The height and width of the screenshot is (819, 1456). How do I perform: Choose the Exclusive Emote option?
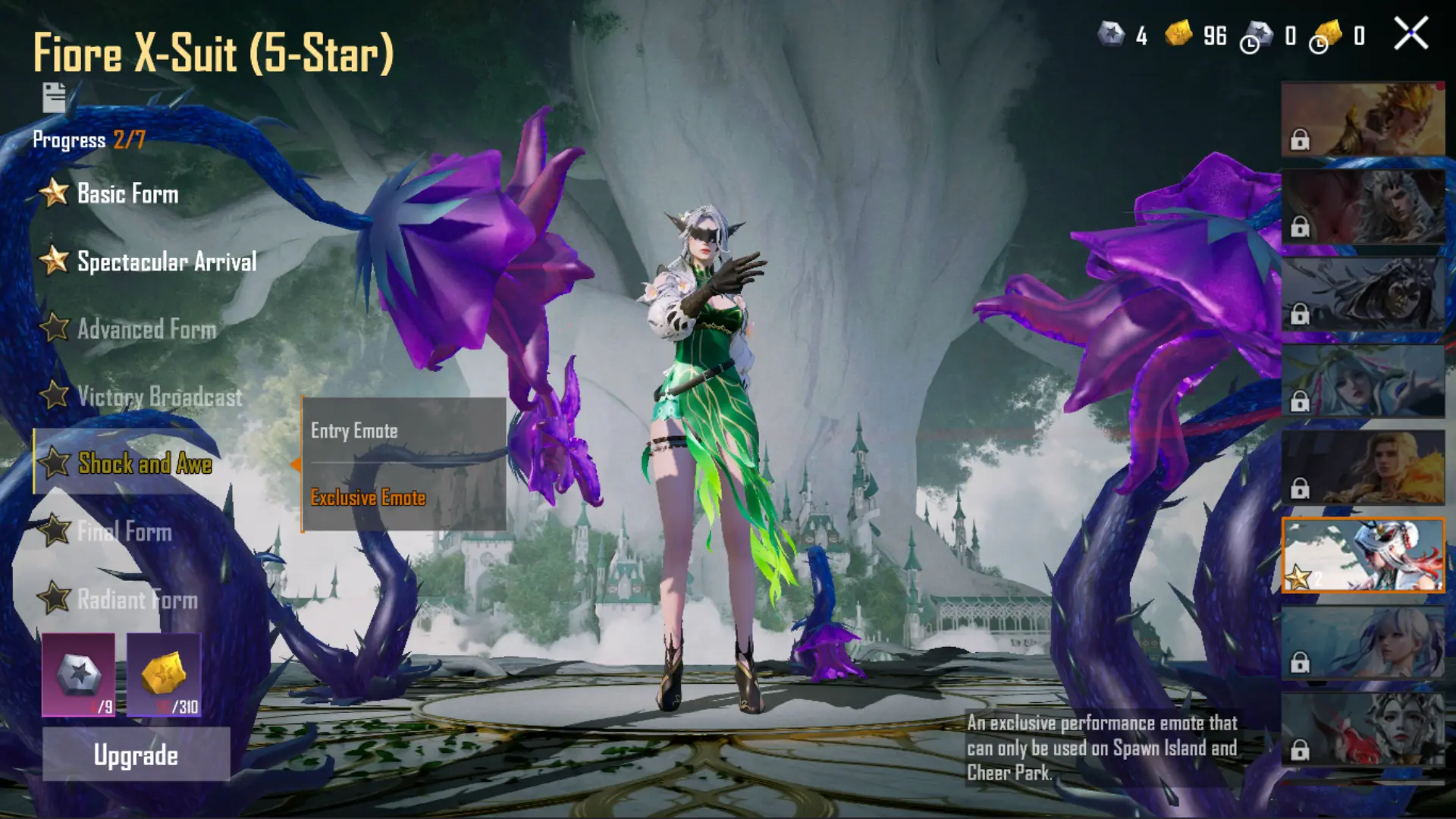pos(368,497)
